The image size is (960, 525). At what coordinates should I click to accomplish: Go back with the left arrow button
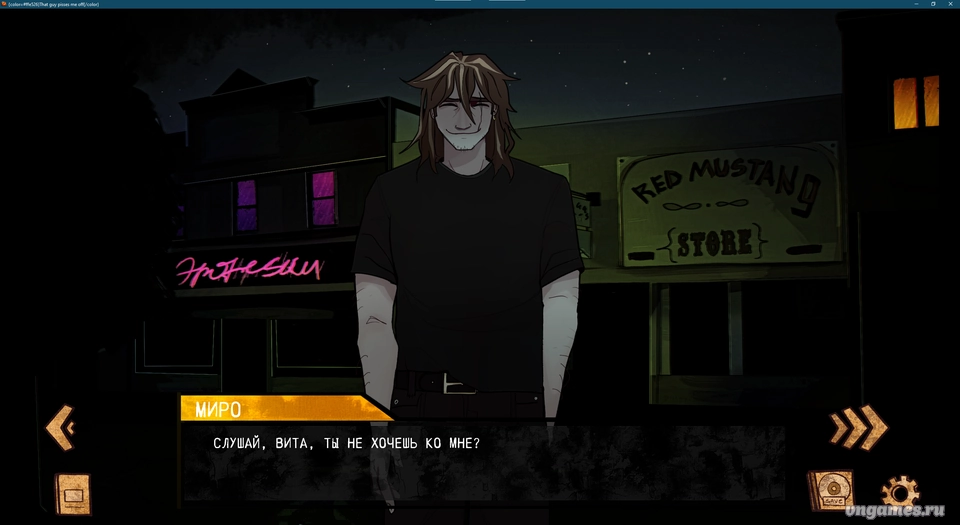[59, 429]
